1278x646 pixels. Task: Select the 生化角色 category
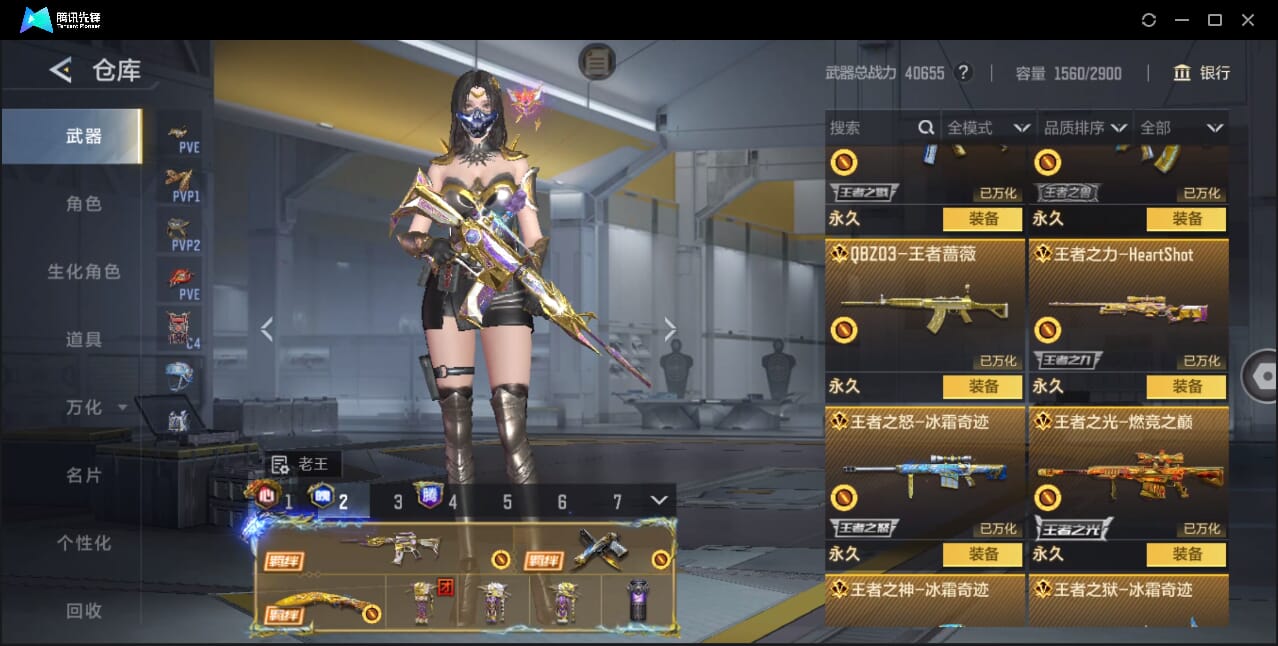[84, 272]
